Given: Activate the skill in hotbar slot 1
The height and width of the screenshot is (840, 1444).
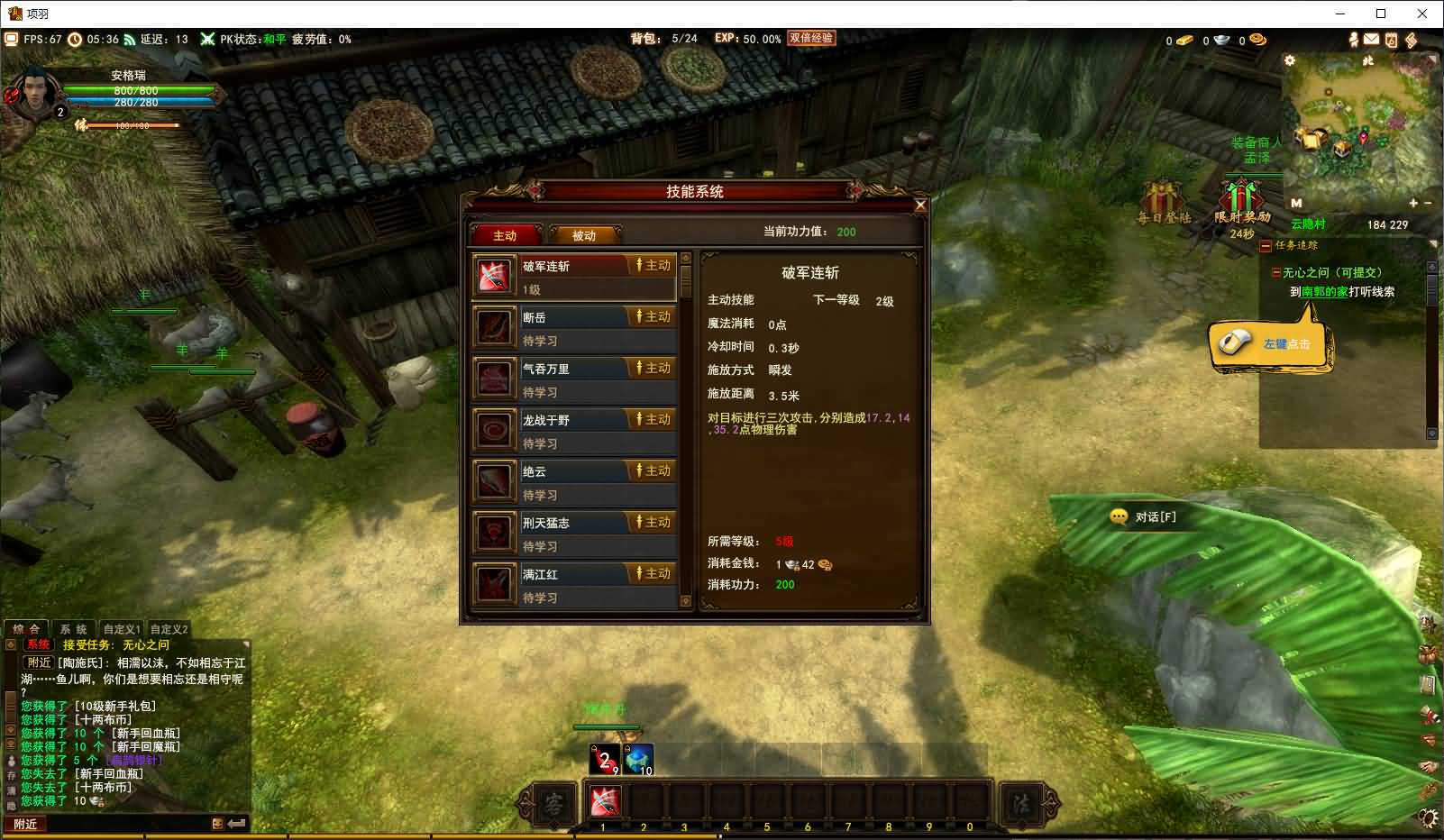Looking at the screenshot, I should point(604,801).
